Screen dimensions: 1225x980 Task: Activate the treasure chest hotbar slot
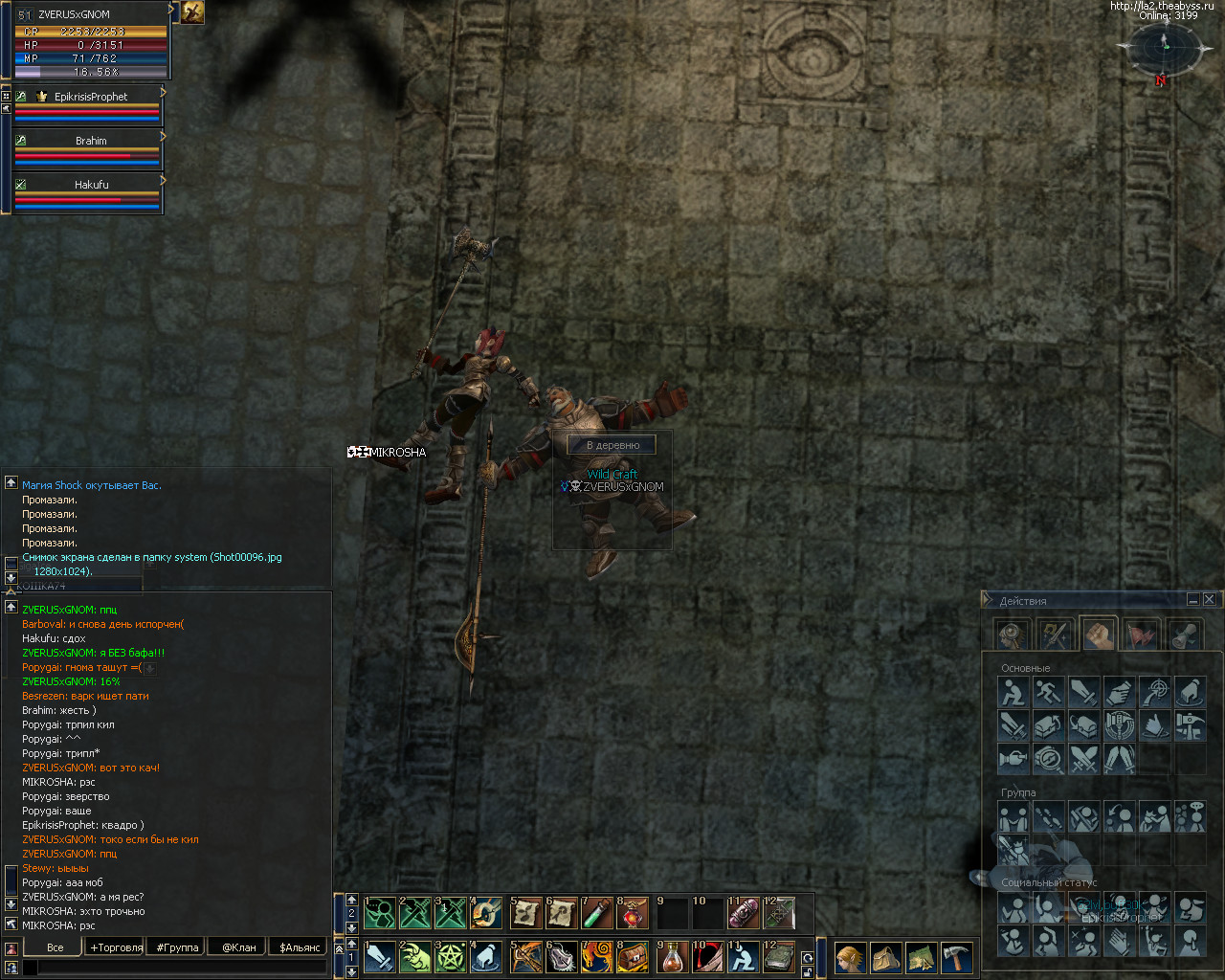[x=633, y=957]
